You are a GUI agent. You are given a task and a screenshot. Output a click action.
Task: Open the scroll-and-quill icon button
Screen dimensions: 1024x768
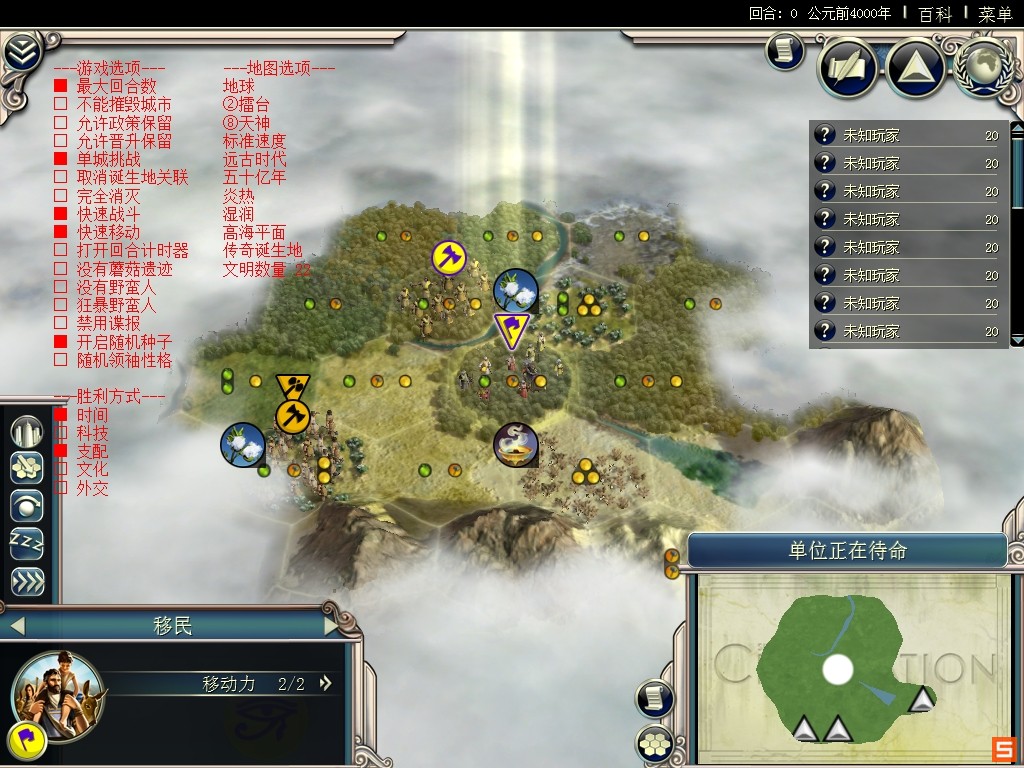(x=849, y=68)
